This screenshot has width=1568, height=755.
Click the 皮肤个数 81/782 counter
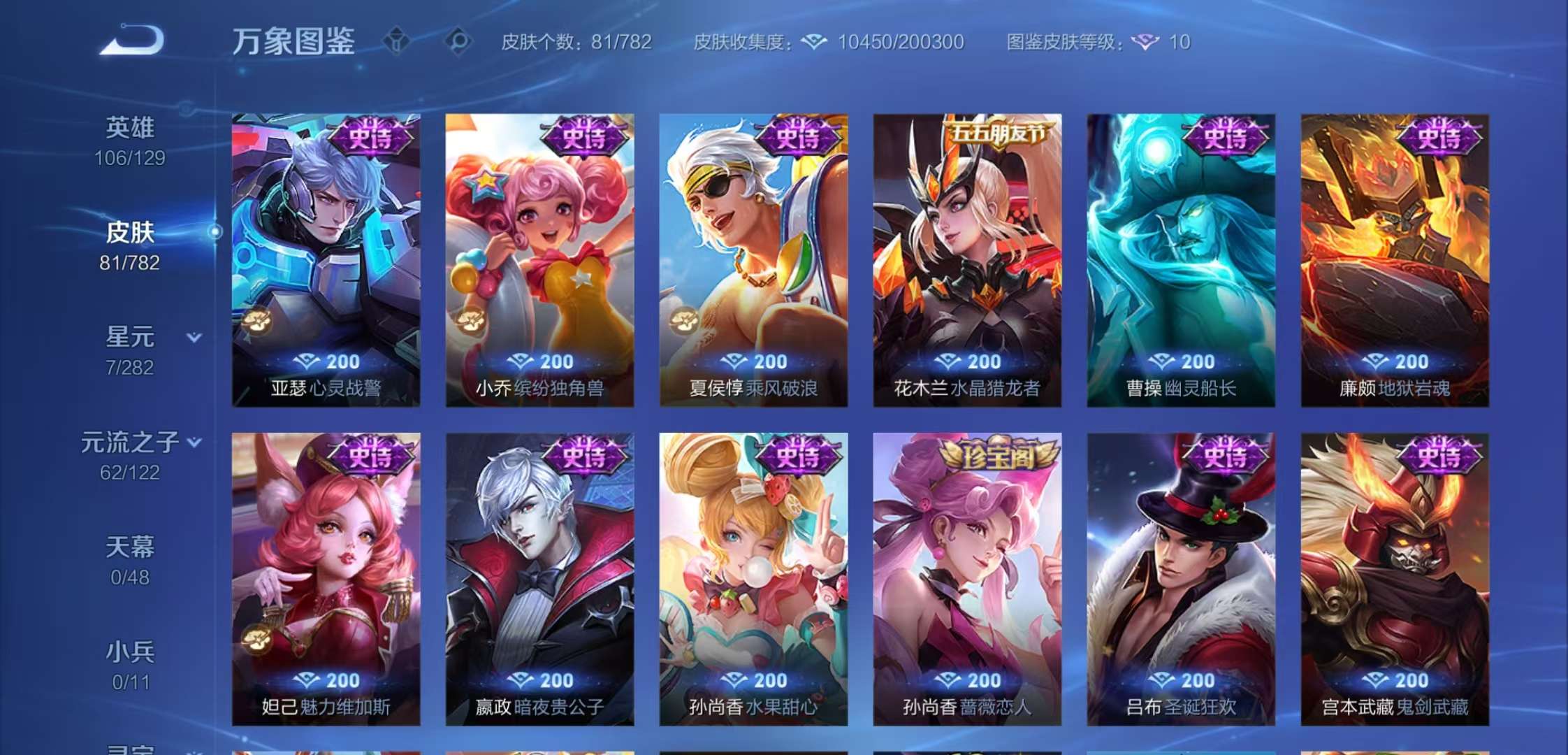[x=577, y=43]
